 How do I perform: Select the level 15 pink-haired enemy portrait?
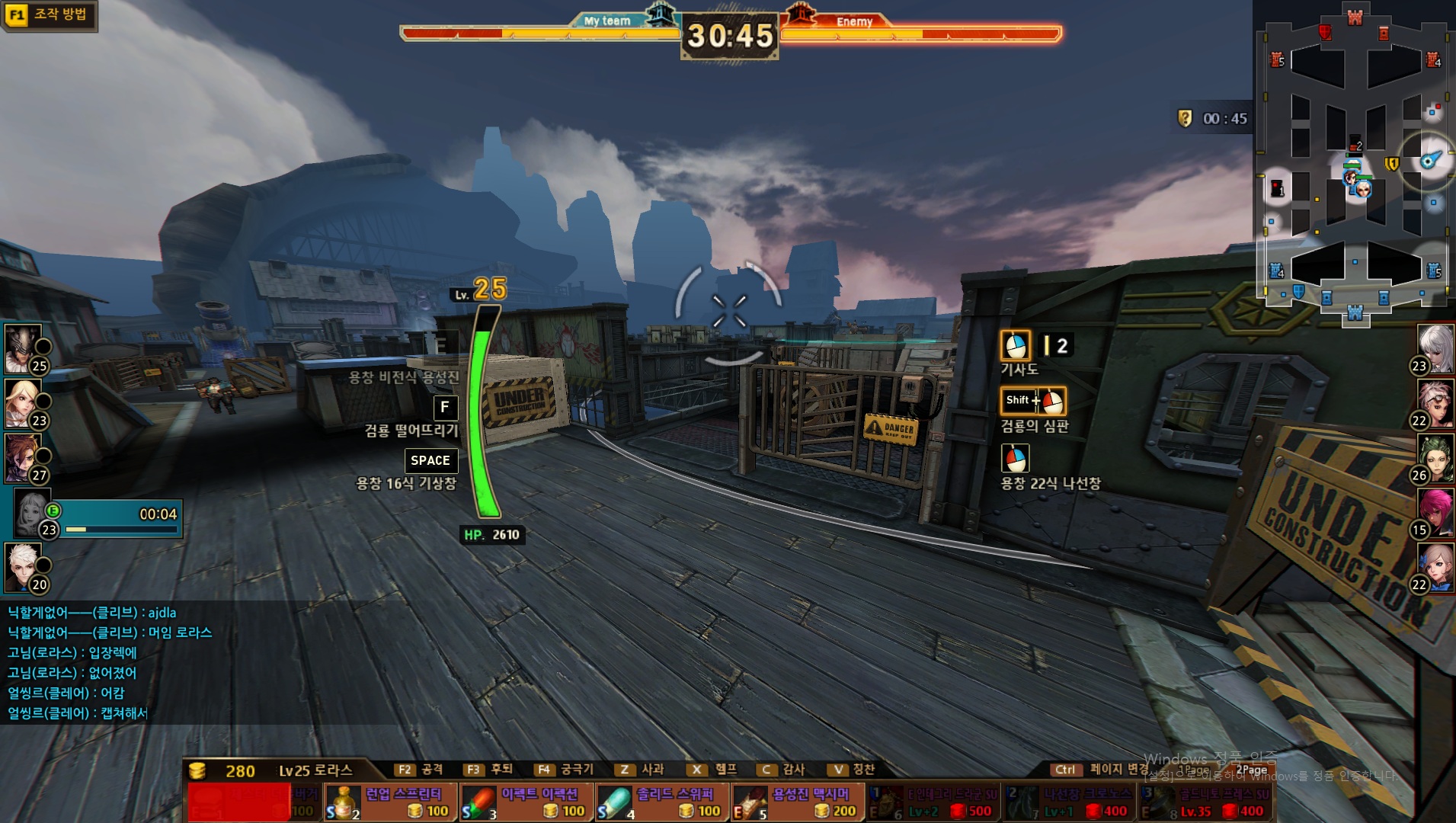tap(1435, 513)
